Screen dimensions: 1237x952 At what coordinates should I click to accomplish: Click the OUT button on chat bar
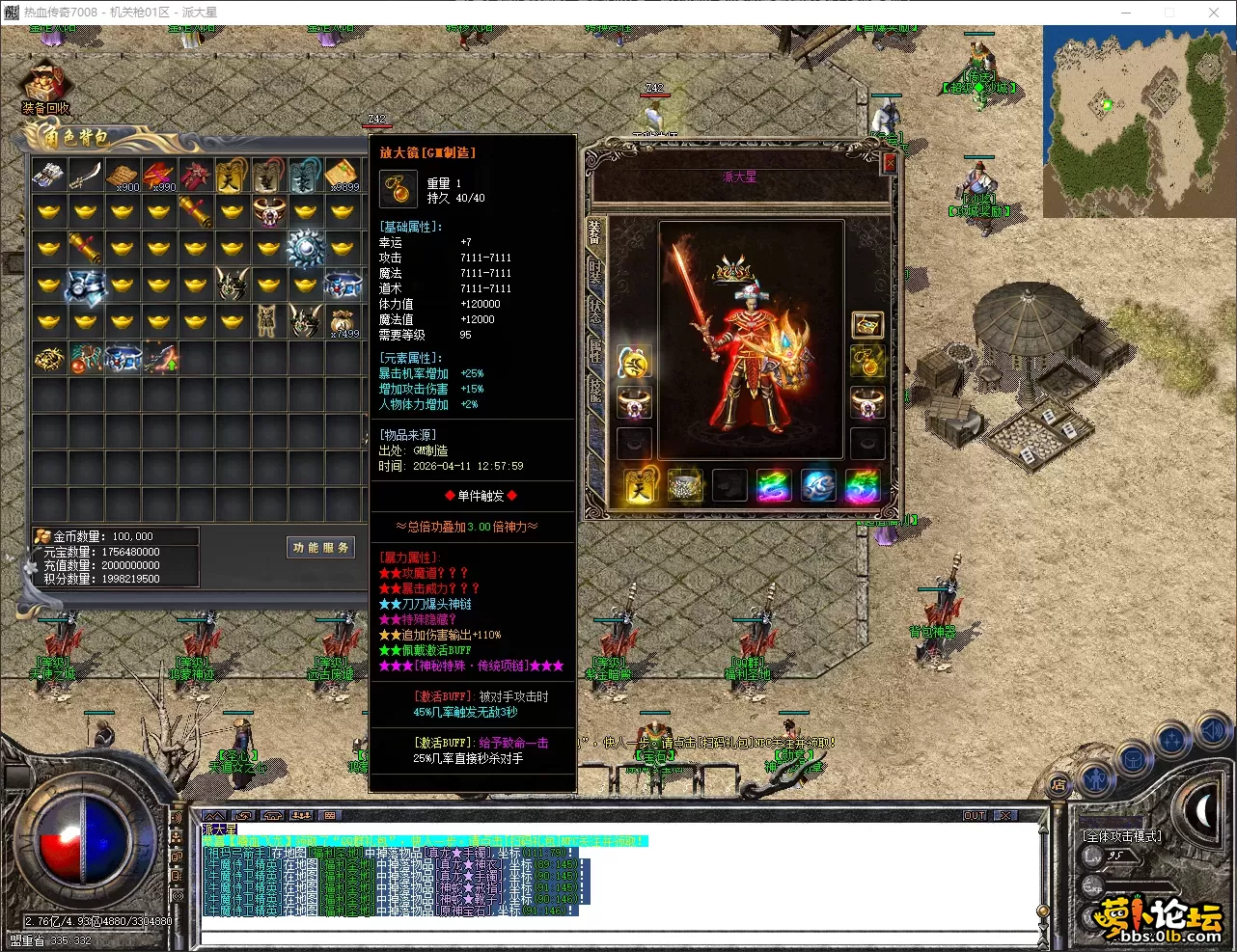click(x=975, y=815)
